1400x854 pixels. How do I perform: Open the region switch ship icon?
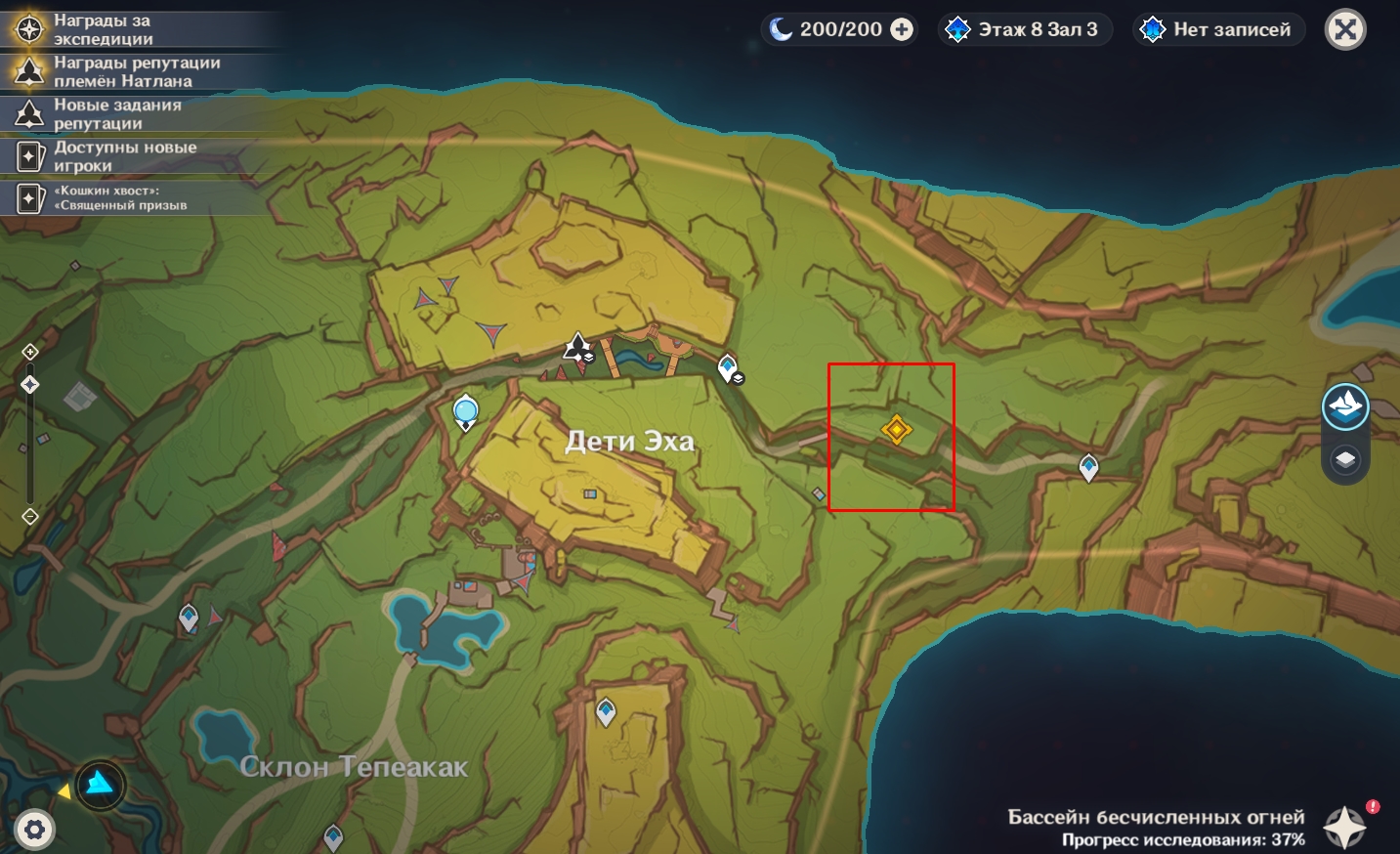tap(1345, 406)
